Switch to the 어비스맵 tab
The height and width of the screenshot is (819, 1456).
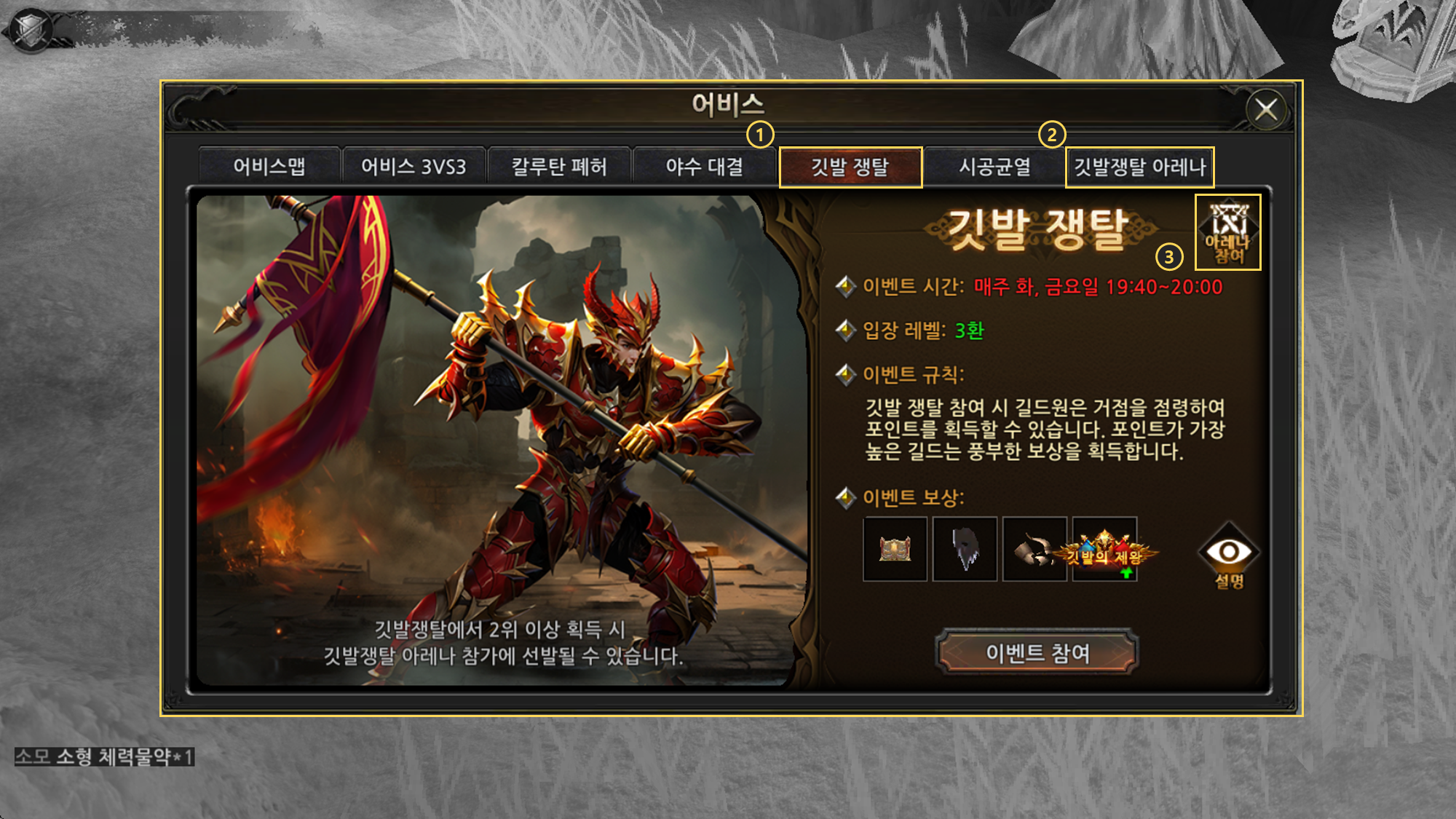269,167
